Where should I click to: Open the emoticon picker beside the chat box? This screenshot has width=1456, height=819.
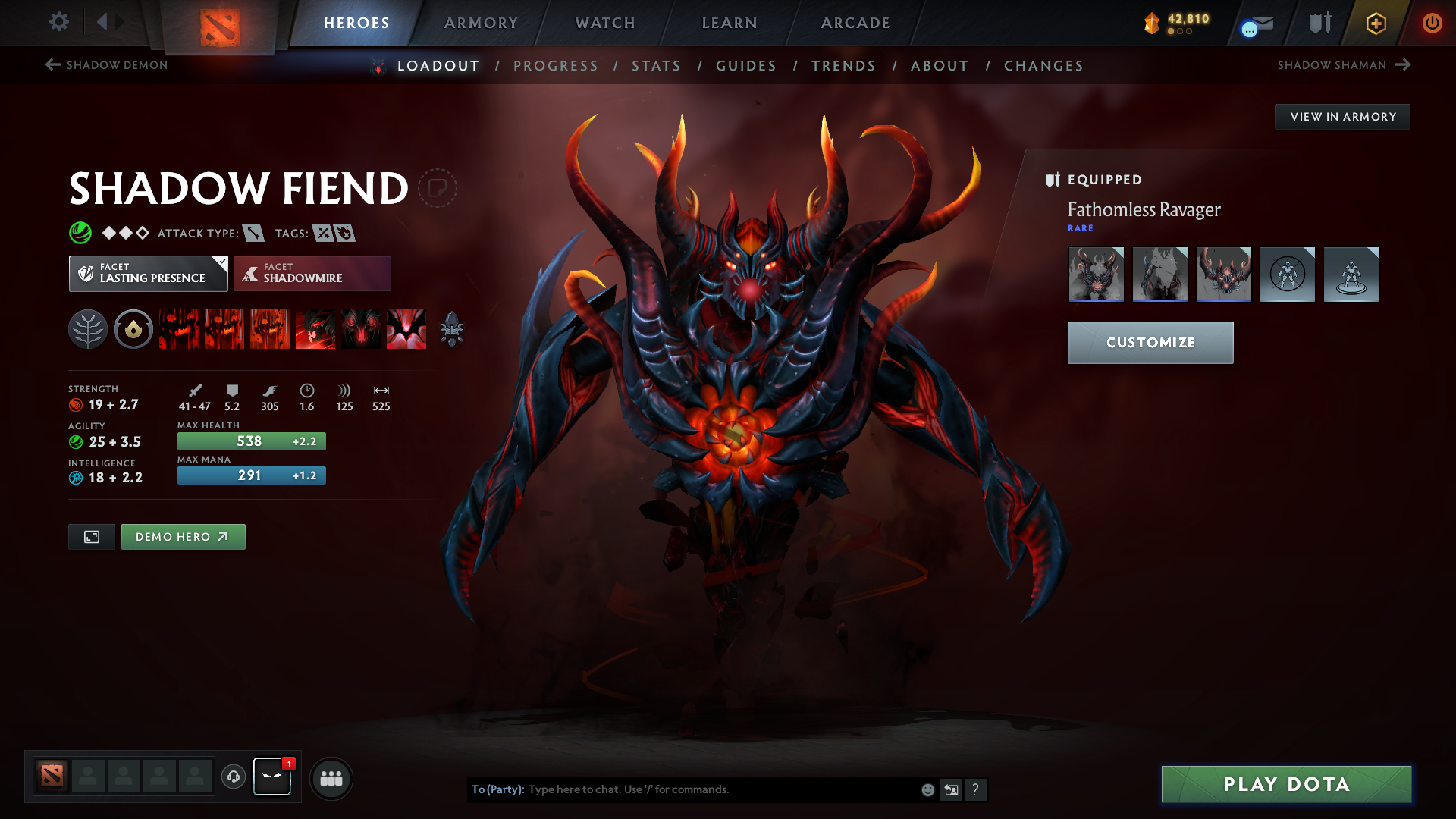927,789
